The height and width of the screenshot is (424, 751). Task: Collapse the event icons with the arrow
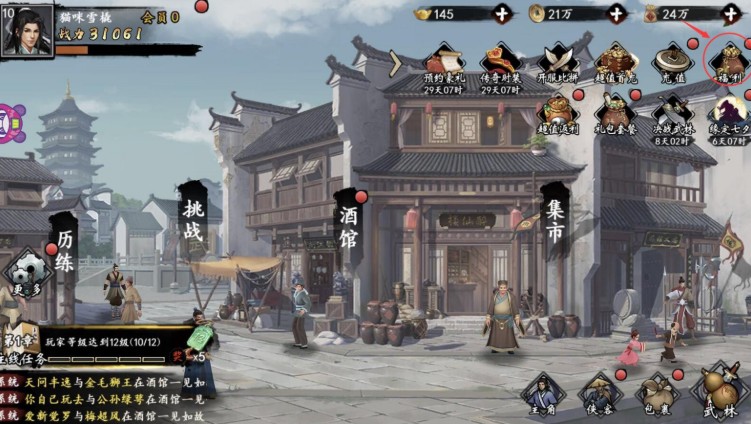pyautogui.click(x=395, y=63)
